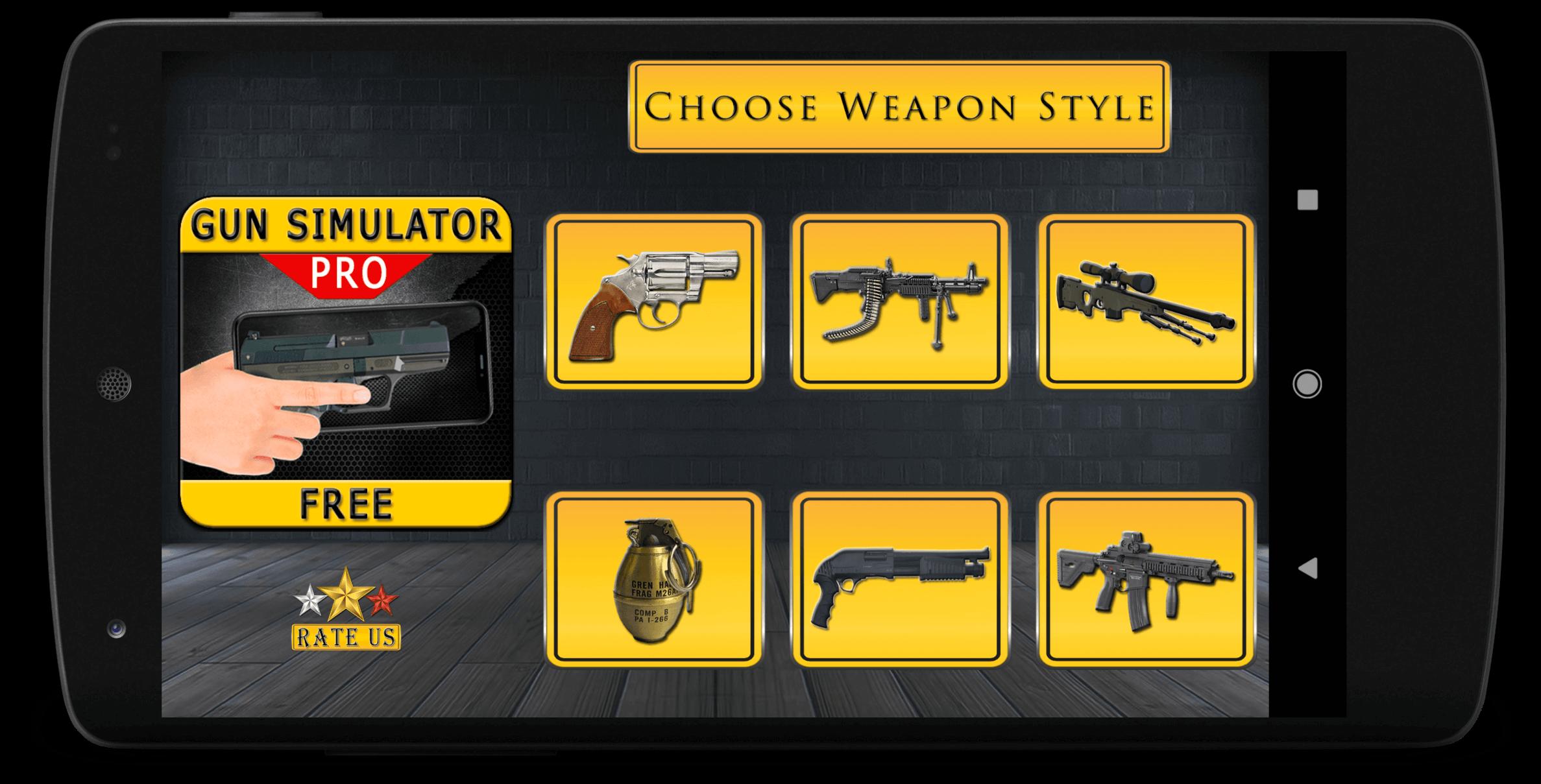Select the frag grenade tile
1541x784 pixels.
[x=654, y=579]
